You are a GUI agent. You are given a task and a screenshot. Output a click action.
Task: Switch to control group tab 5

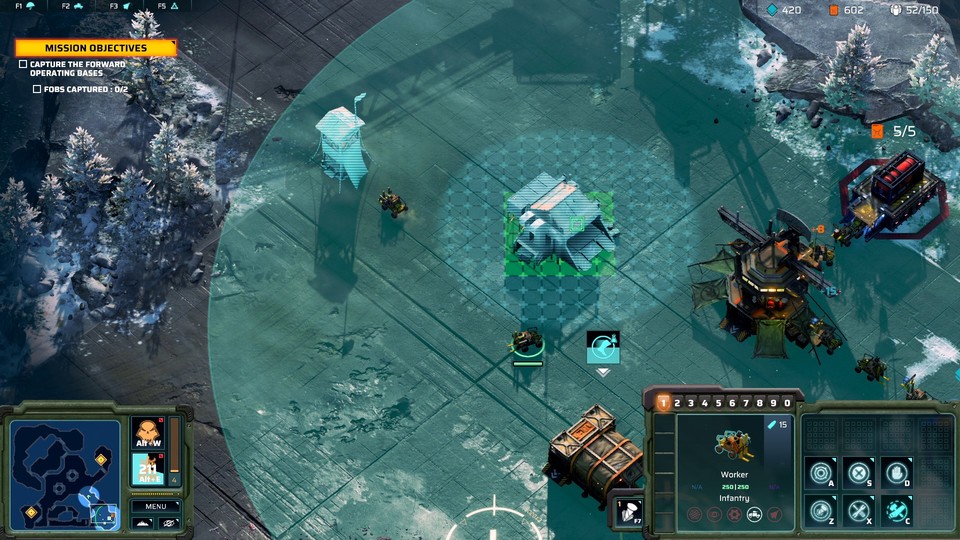(x=718, y=403)
